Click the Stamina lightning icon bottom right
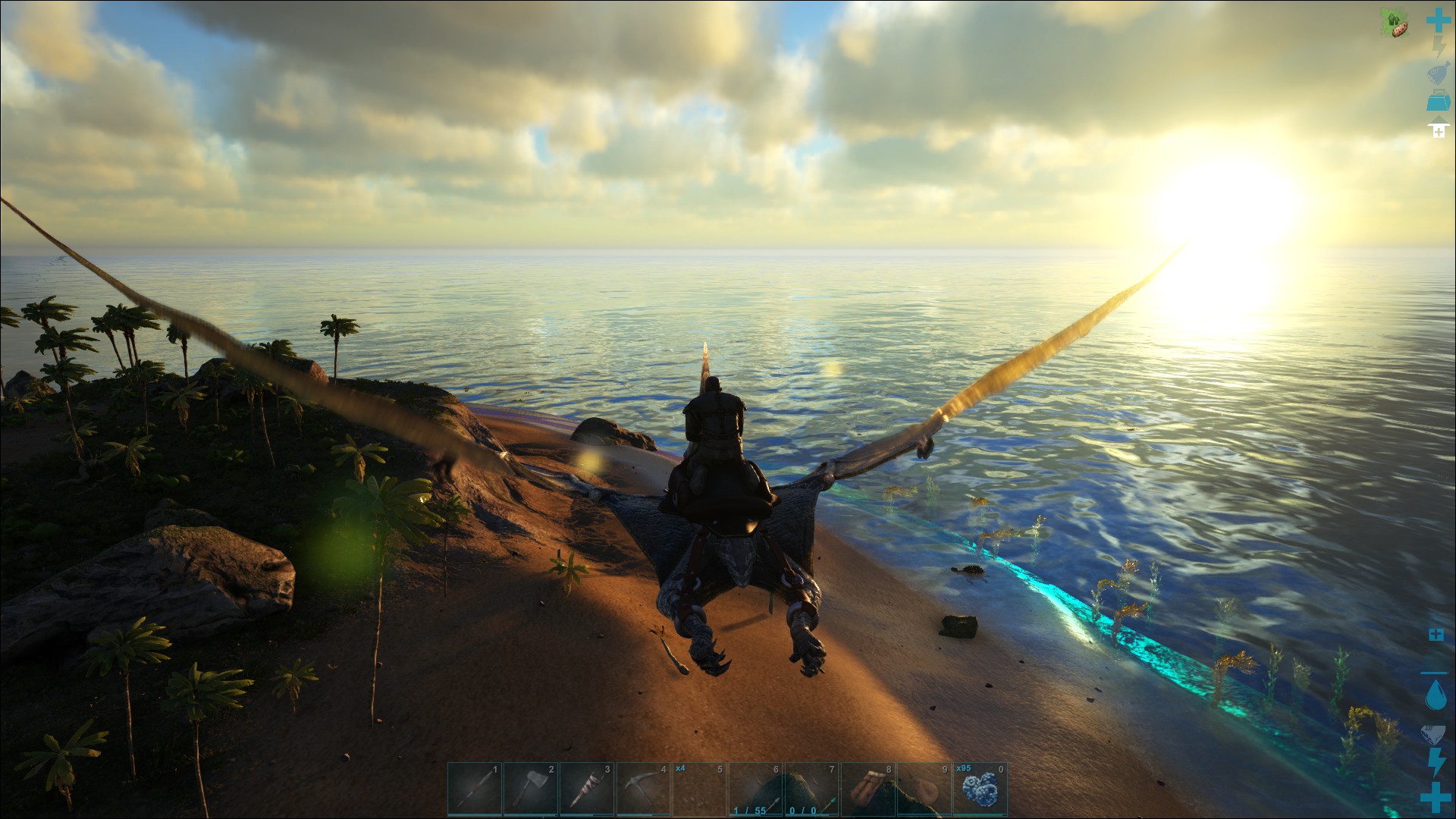 click(1436, 761)
